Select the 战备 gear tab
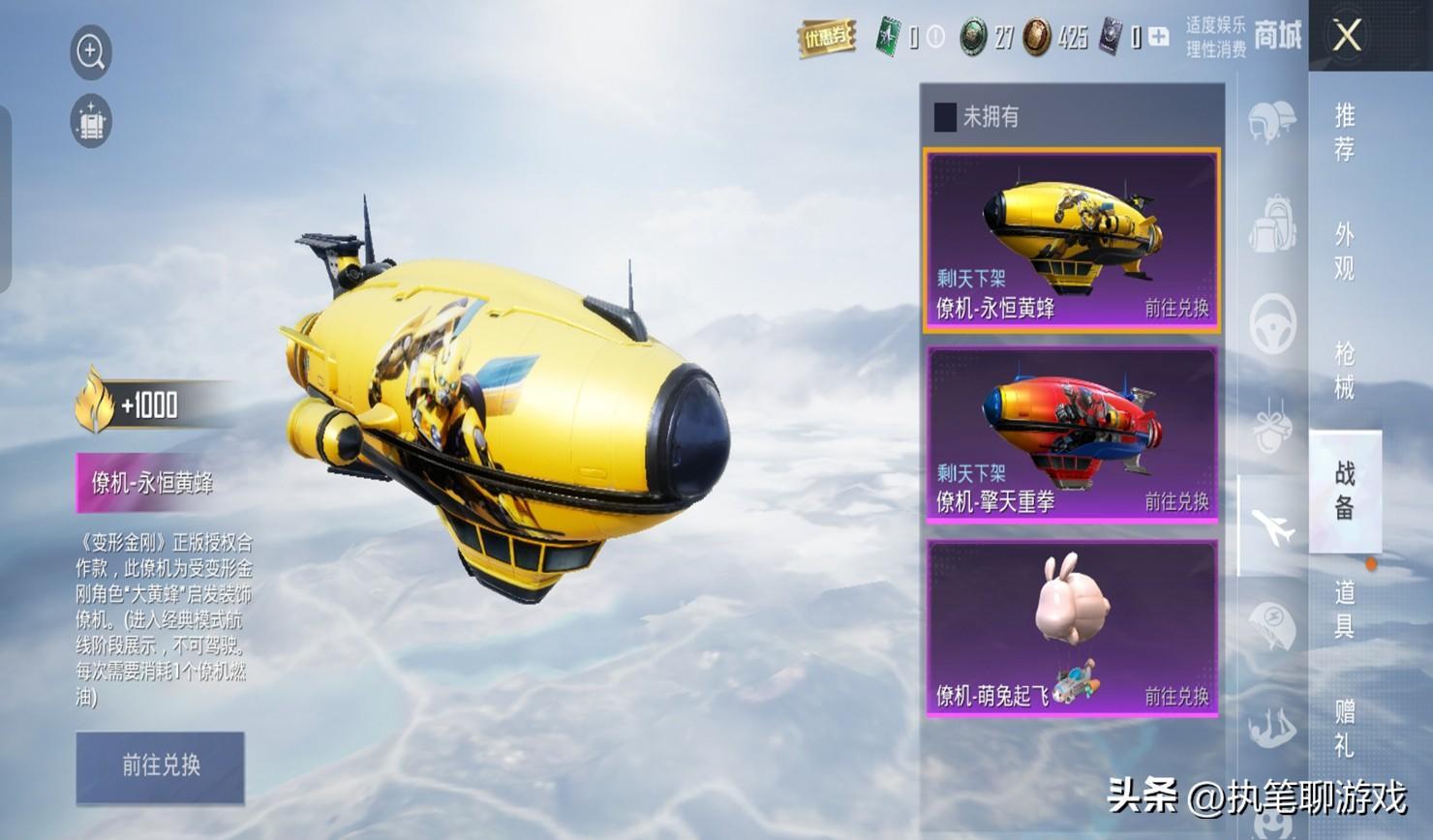This screenshot has width=1433, height=840. coord(1344,490)
